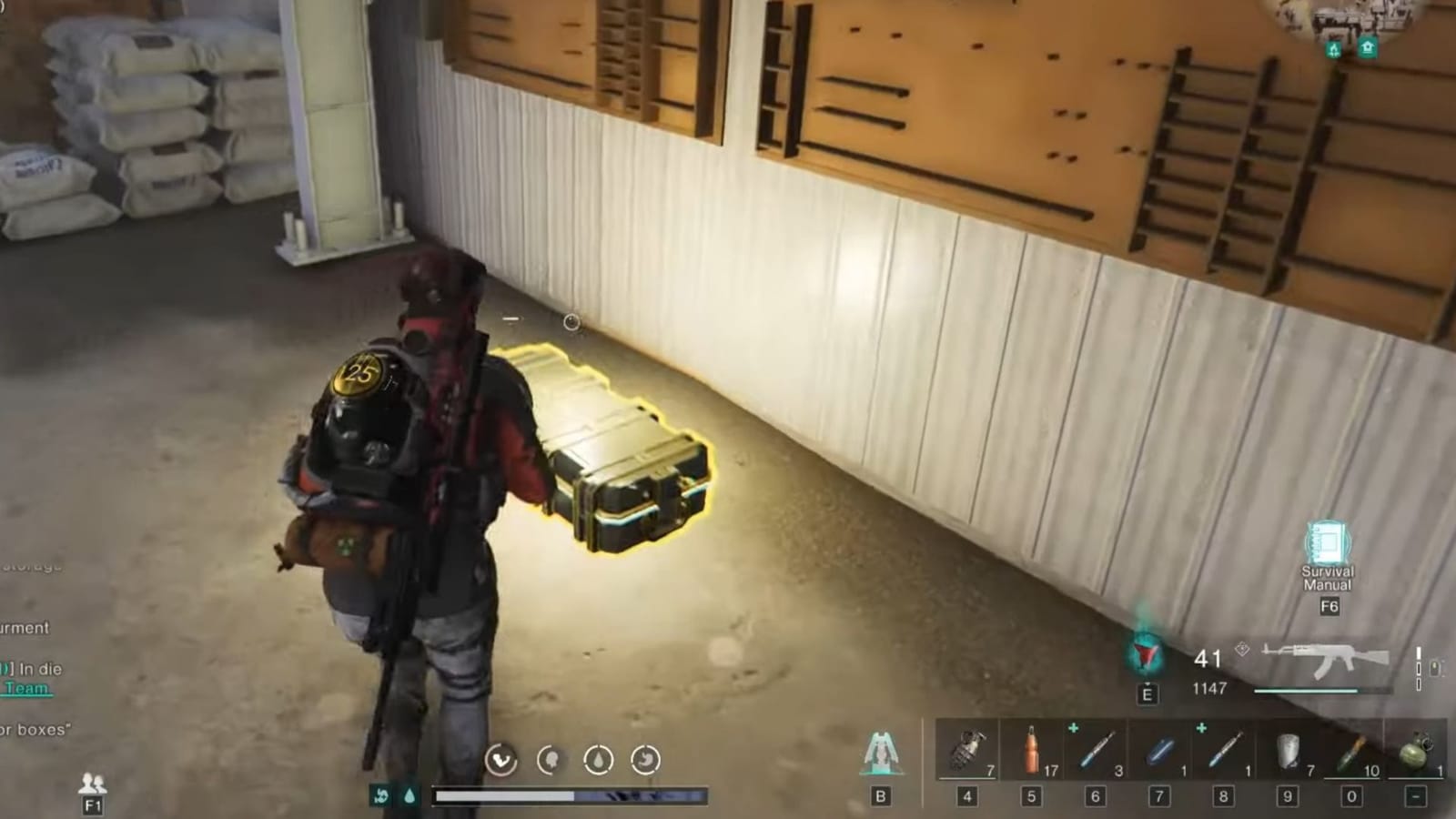The image size is (1456, 819).
Task: Click the funnel pickup icon above the E key
Action: [x=1145, y=651]
